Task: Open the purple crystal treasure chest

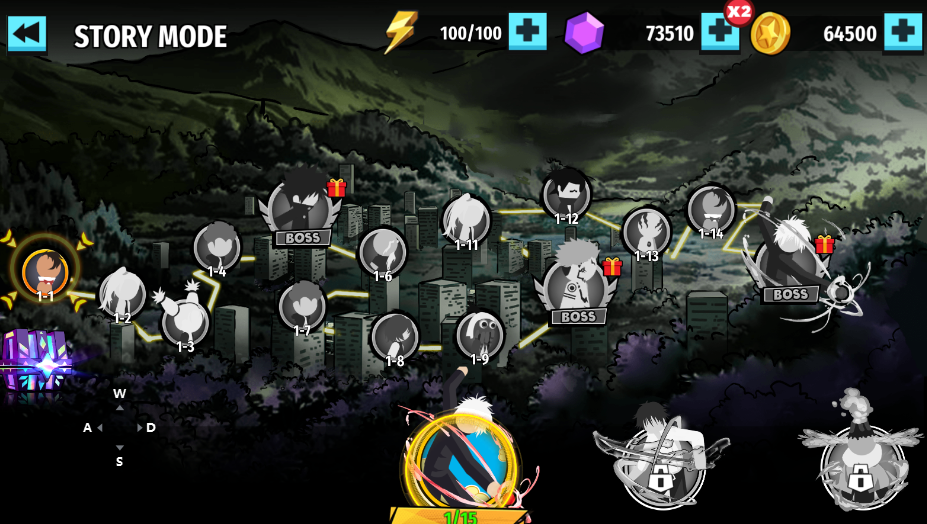Action: 35,362
